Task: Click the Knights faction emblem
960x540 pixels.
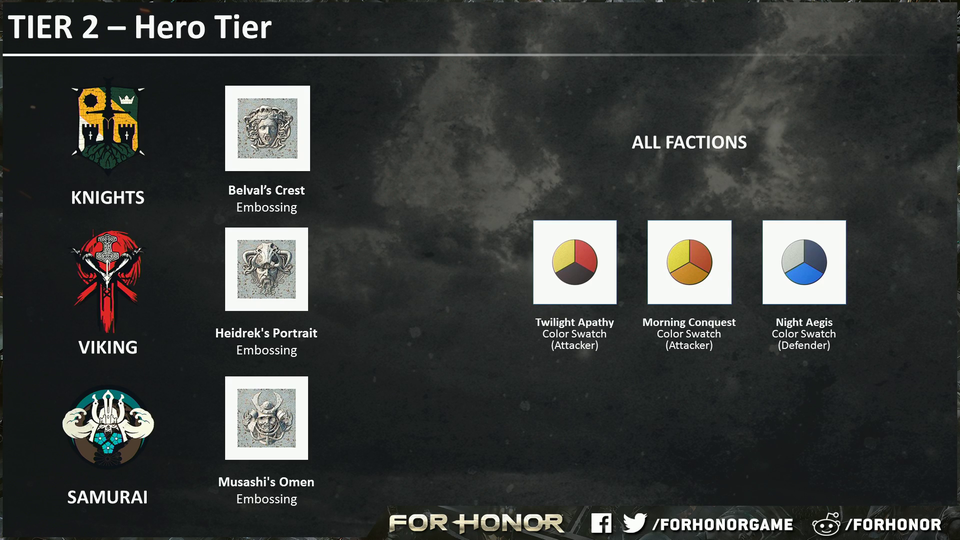Action: (x=107, y=125)
